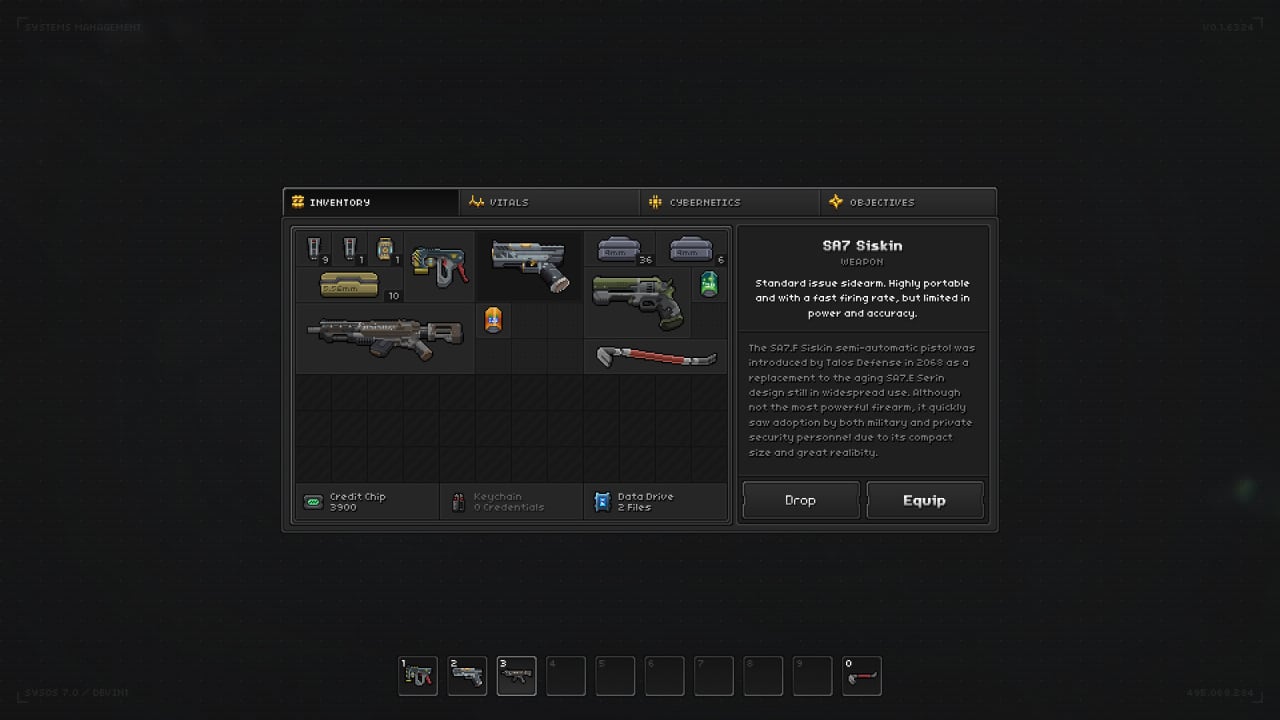
Task: Click the Credit Chip entry
Action: pyautogui.click(x=367, y=501)
